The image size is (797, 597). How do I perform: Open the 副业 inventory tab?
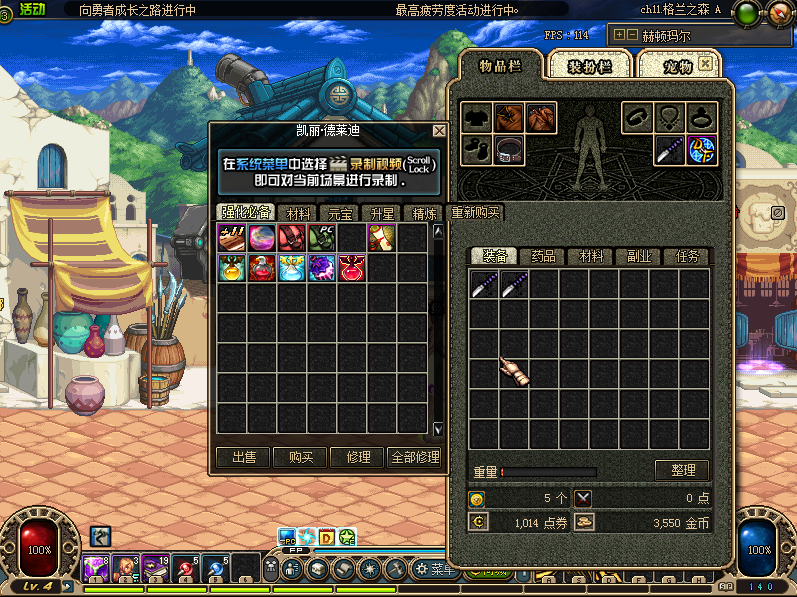pyautogui.click(x=639, y=257)
